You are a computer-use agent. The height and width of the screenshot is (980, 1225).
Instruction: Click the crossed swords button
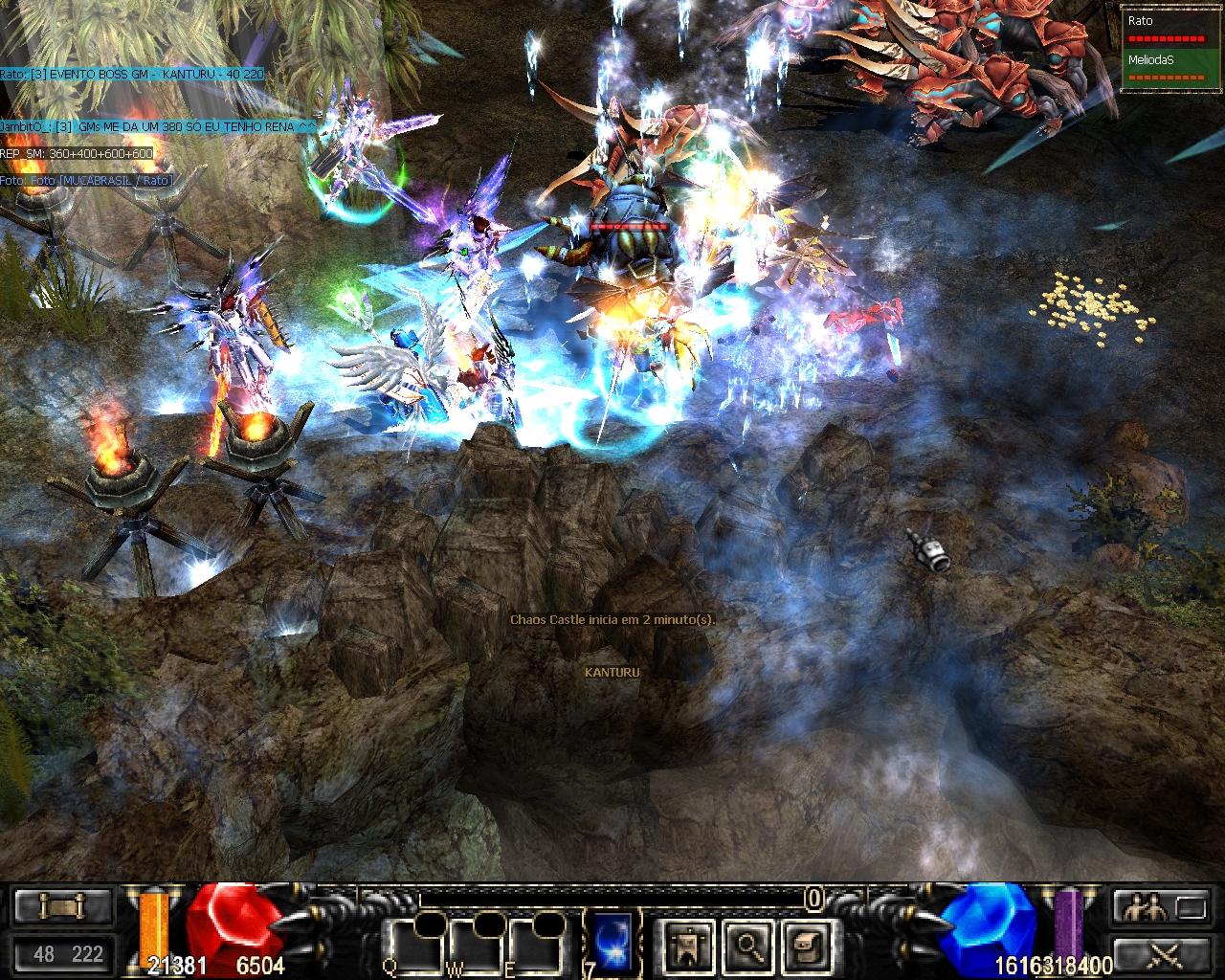click(1160, 954)
